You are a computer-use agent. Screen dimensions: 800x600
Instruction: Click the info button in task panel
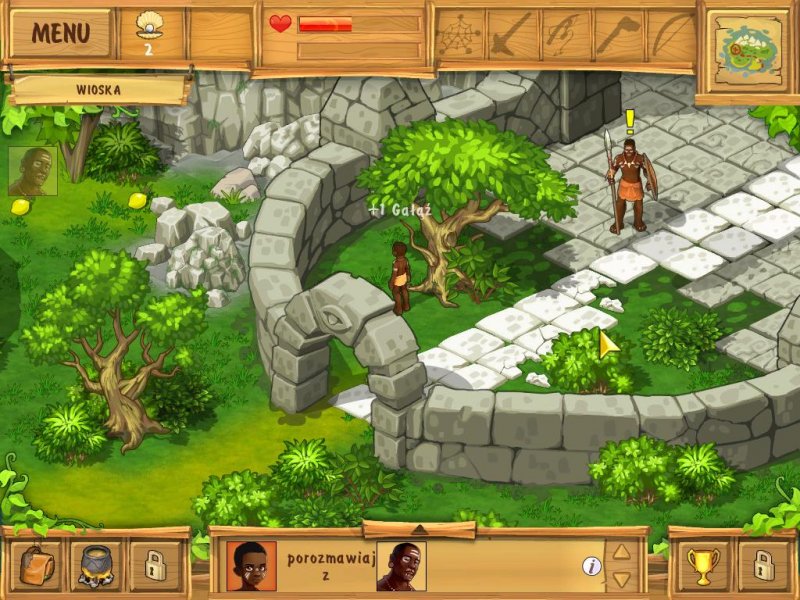point(592,566)
